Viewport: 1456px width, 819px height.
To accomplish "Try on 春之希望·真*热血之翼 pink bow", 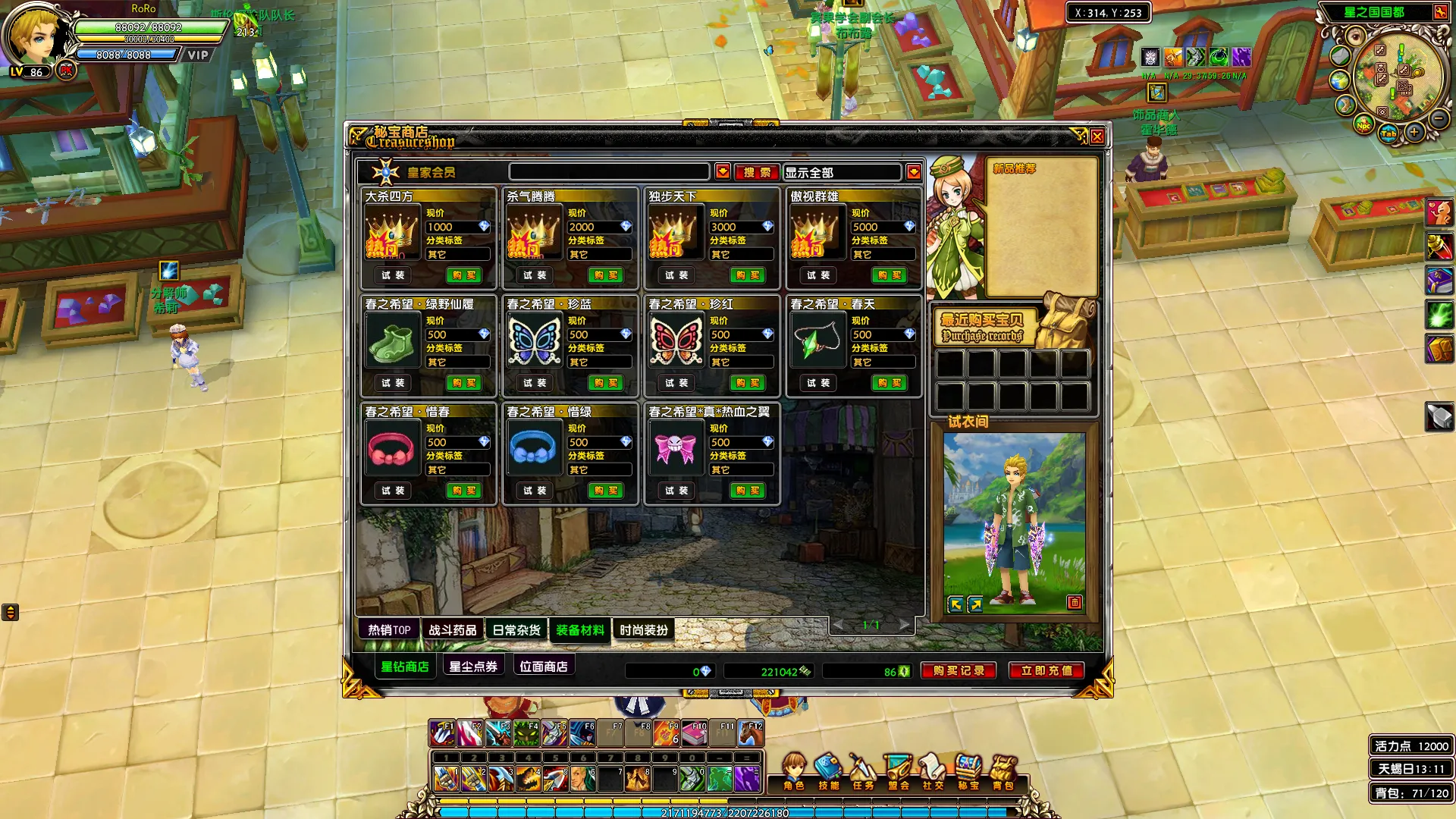I will tap(676, 491).
